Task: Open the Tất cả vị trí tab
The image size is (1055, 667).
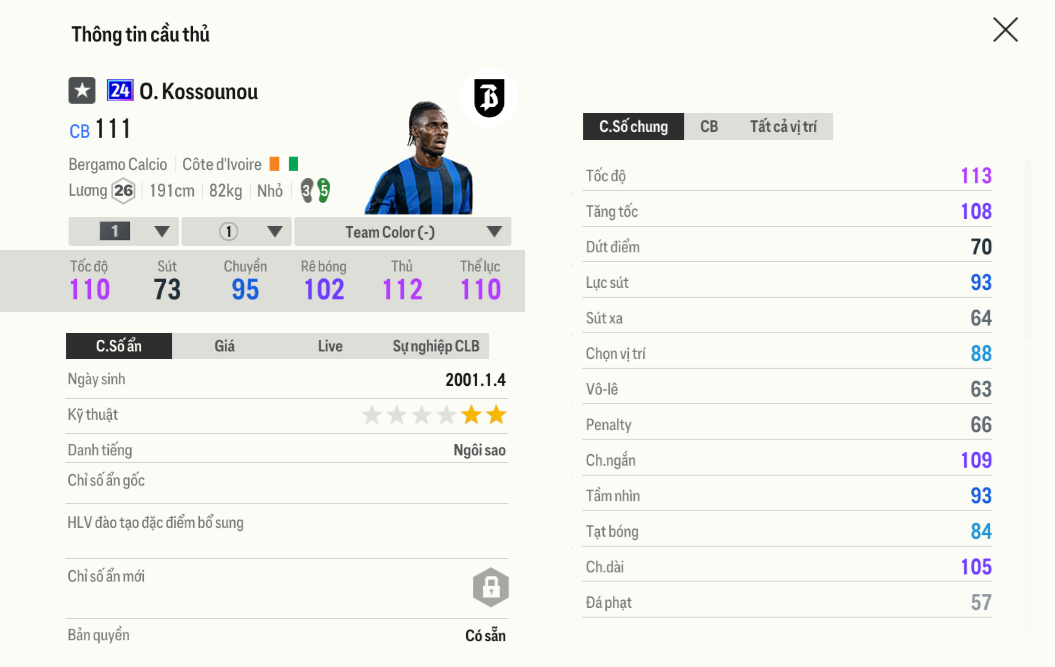Action: tap(783, 126)
